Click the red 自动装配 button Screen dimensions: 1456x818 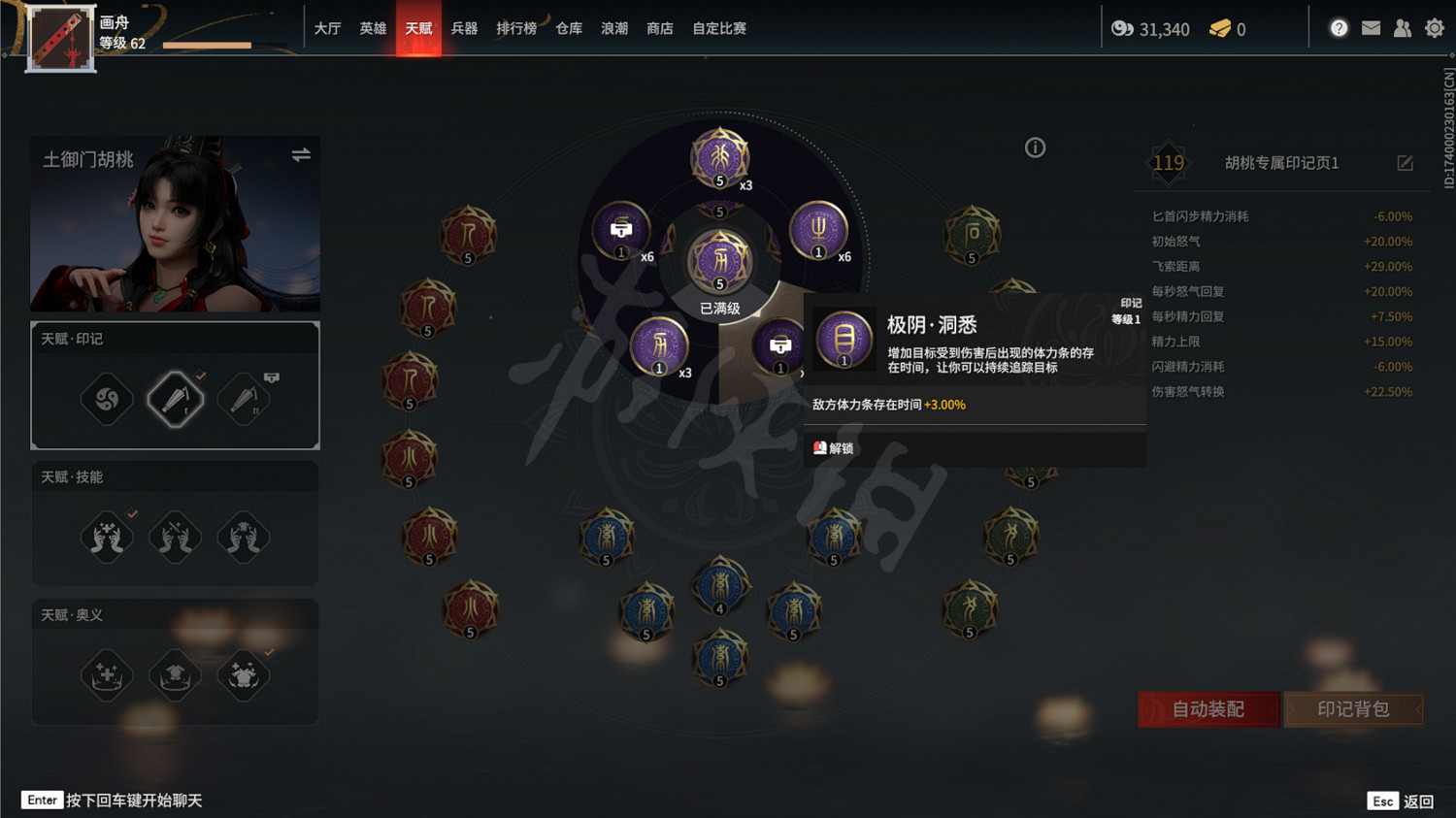point(1208,709)
